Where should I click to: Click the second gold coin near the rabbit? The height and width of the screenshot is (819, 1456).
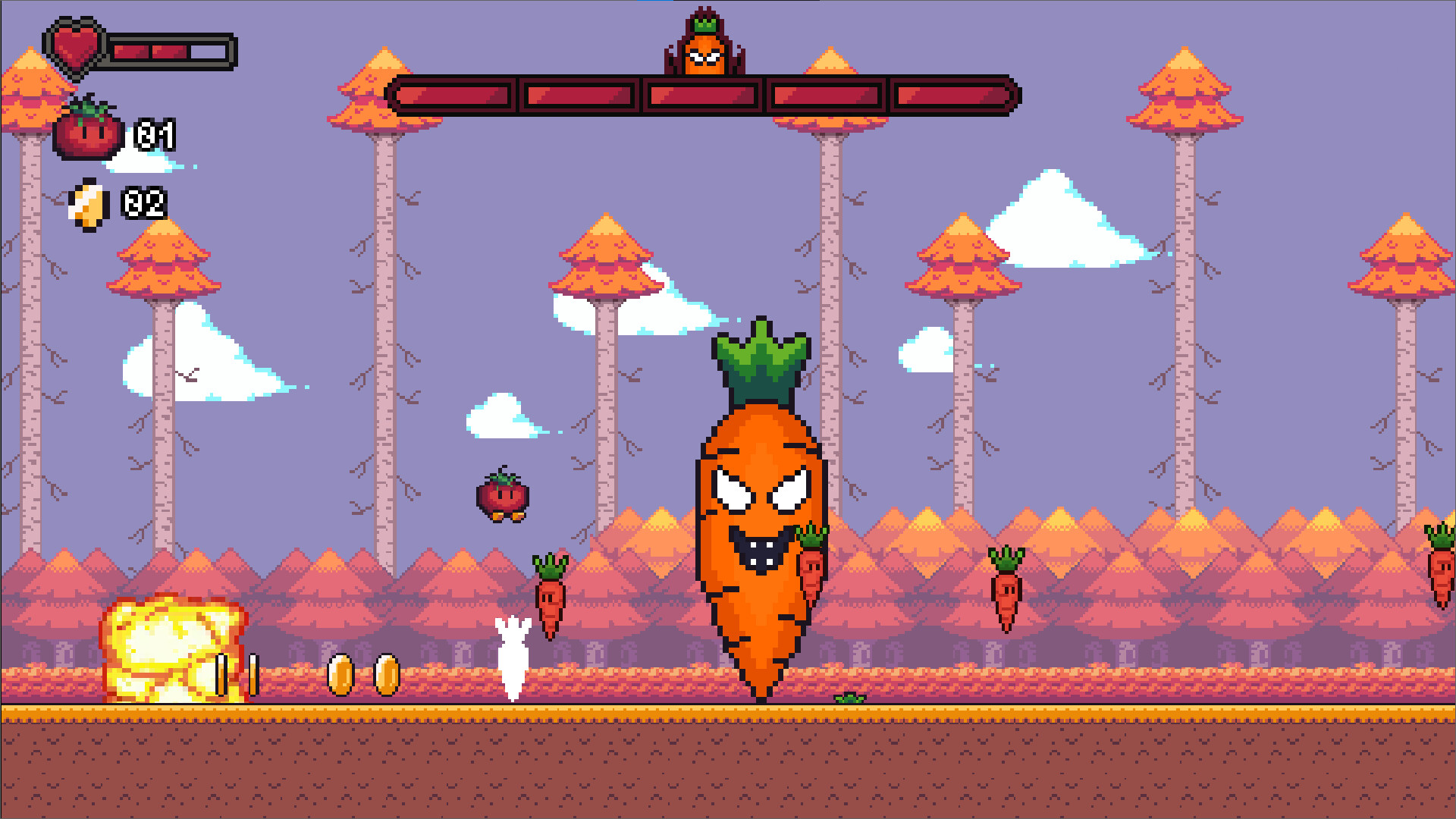pos(388,673)
